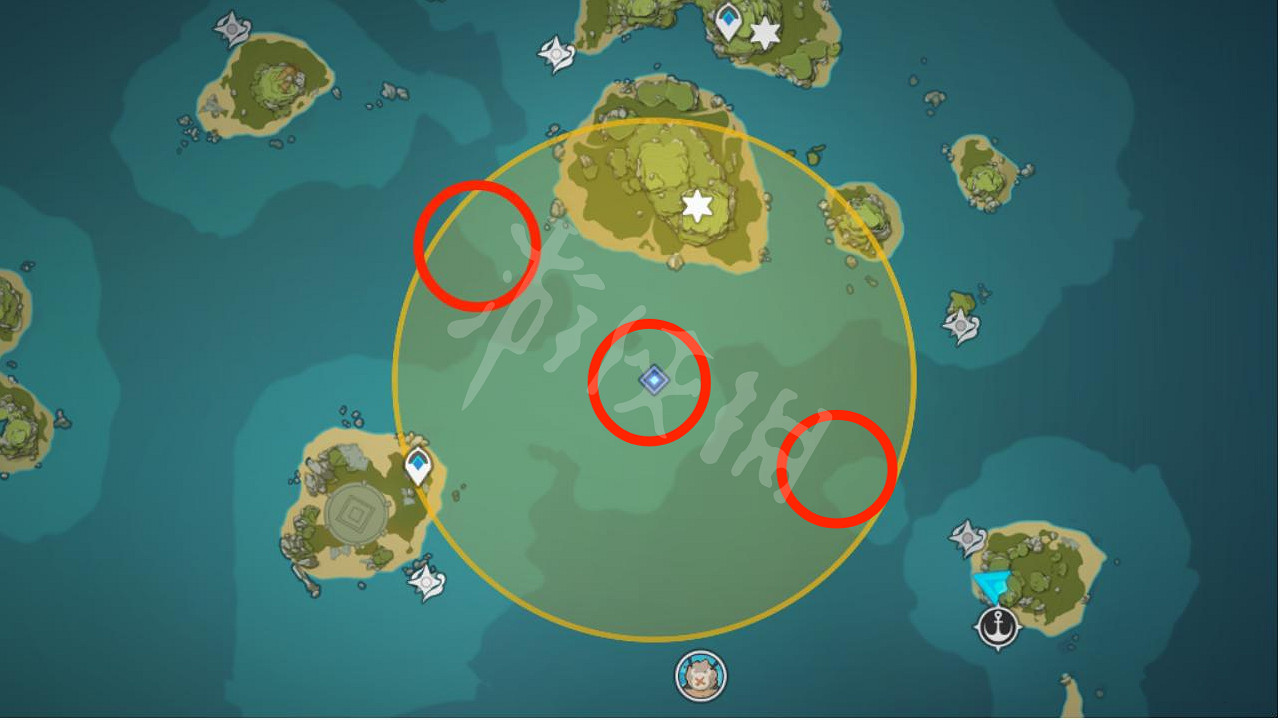The width and height of the screenshot is (1280, 720).
Task: Select the circular ruin on the southwestern island
Action: coord(355,512)
